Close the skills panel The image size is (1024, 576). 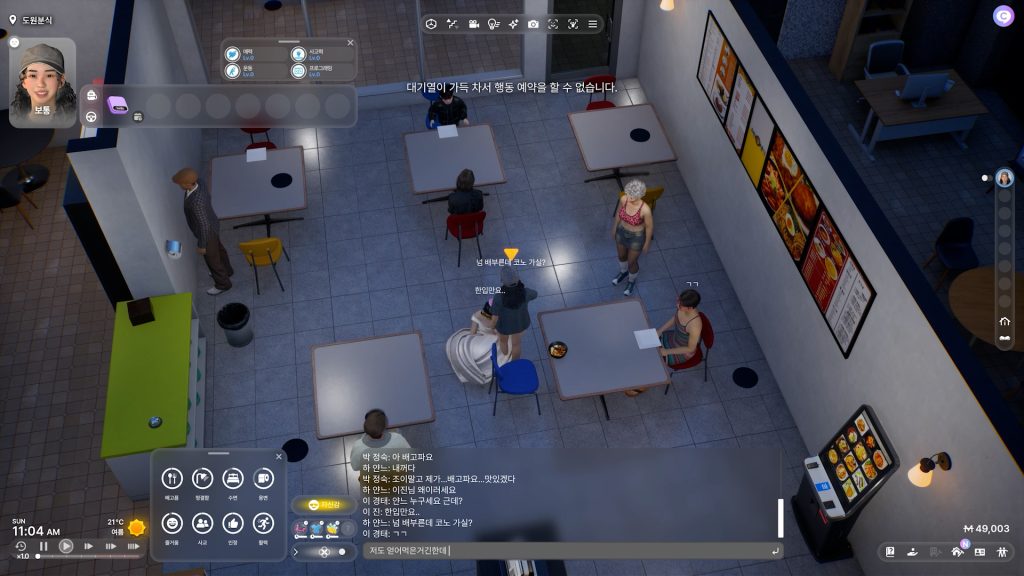pyautogui.click(x=350, y=43)
